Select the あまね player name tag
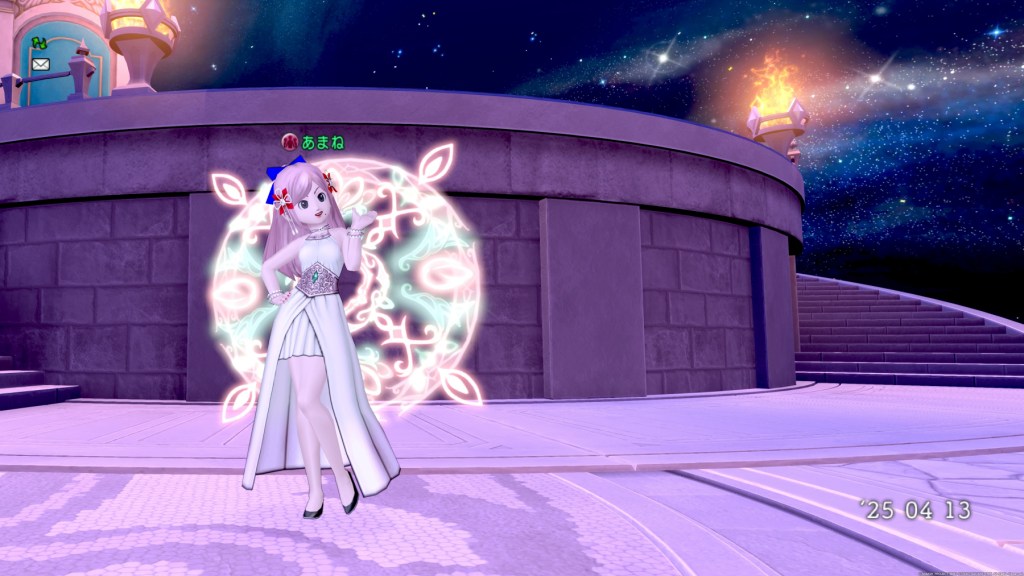Image resolution: width=1024 pixels, height=576 pixels. 322,143
